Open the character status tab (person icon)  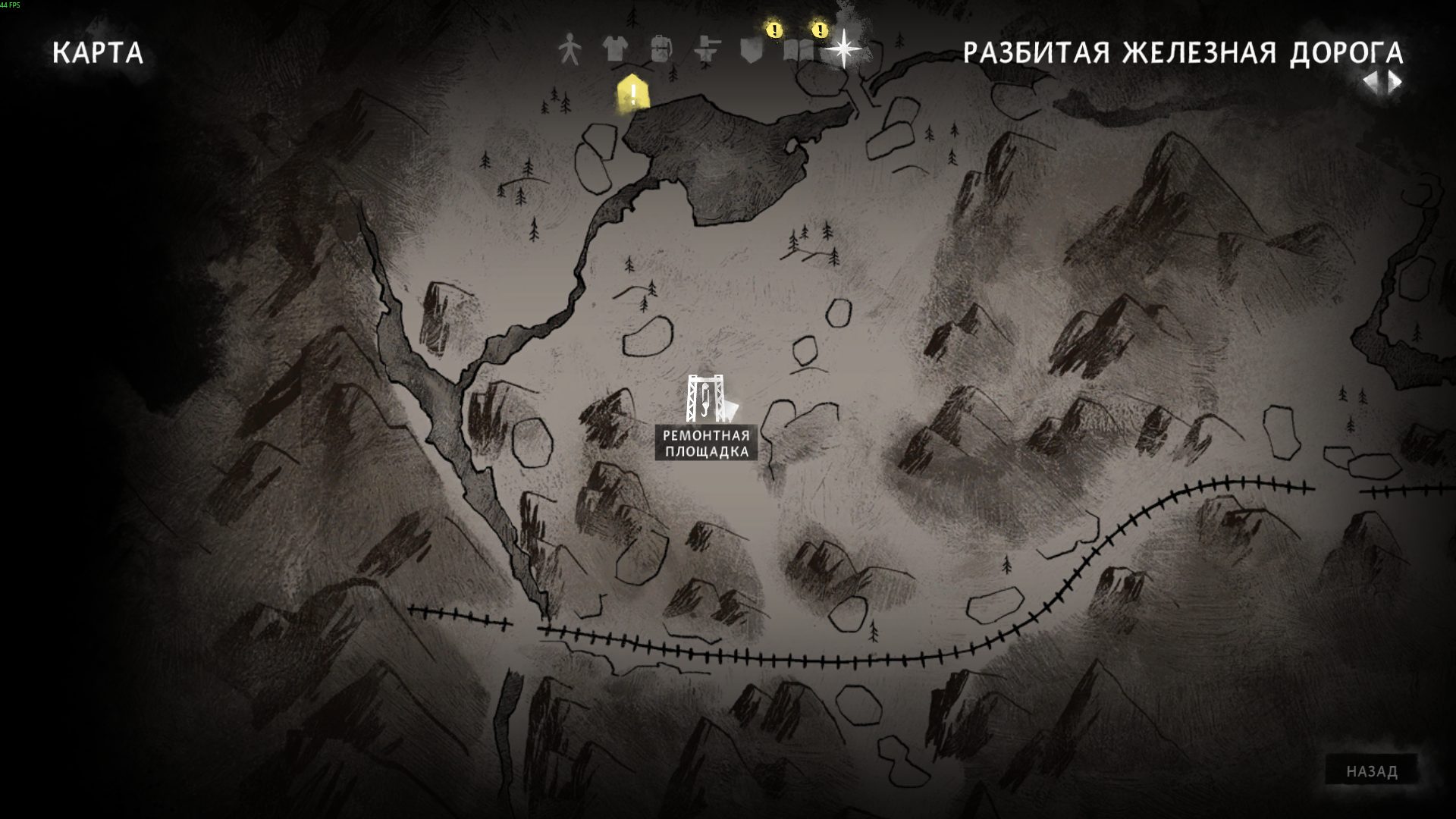570,50
